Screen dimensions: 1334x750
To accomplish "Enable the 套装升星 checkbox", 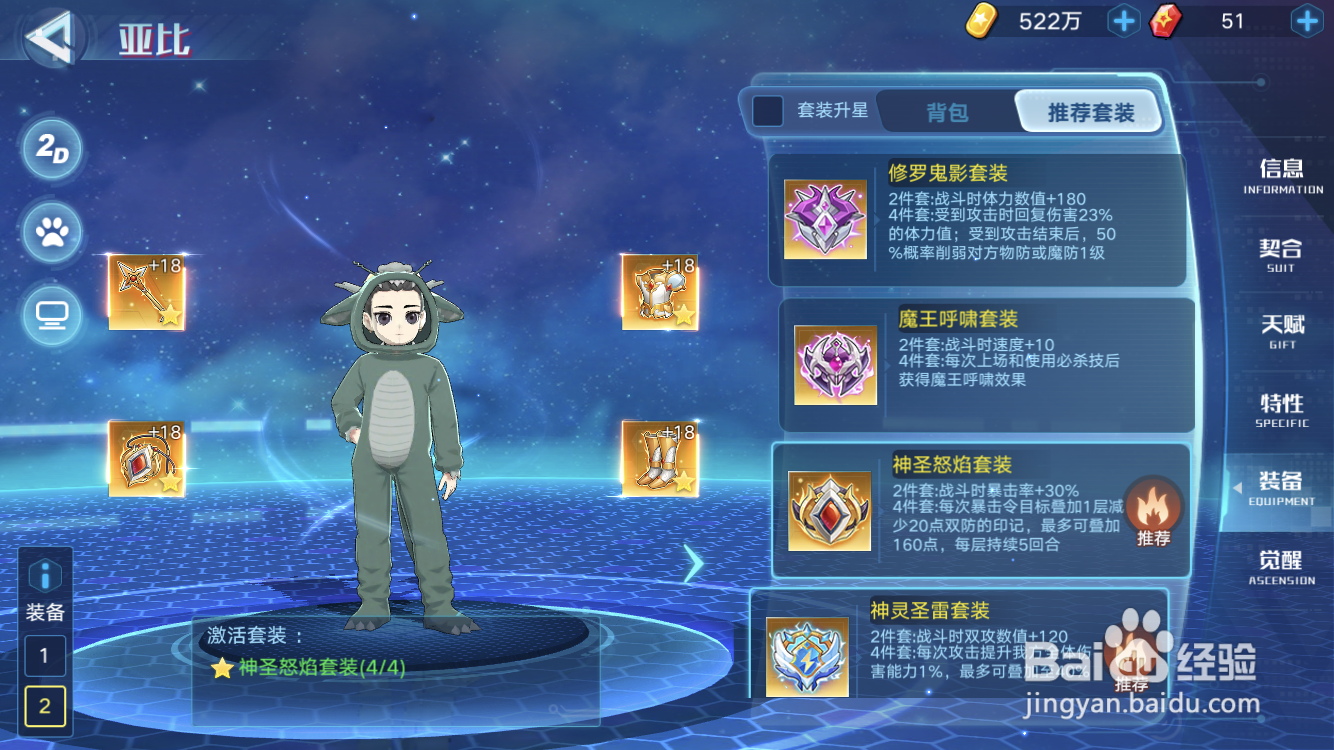I will (767, 112).
